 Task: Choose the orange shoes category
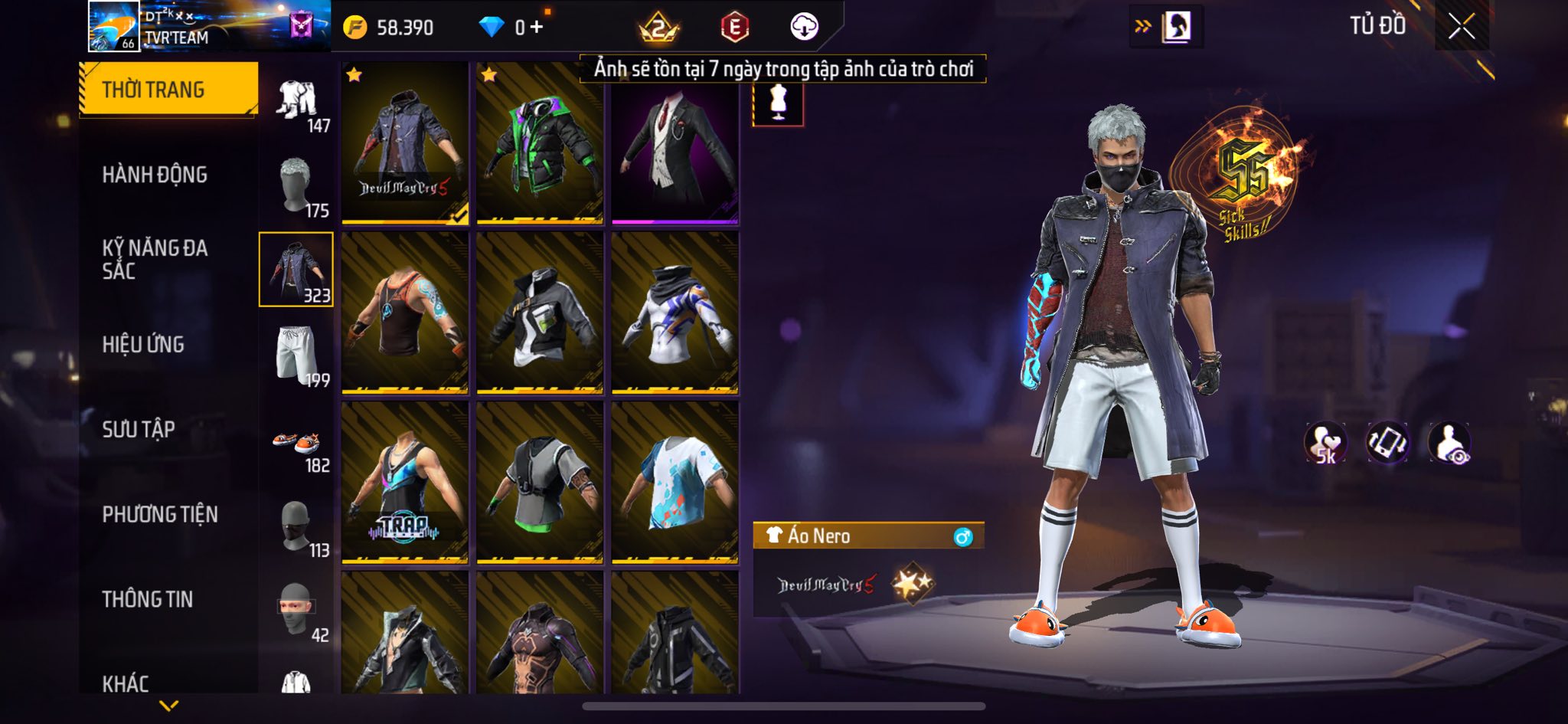pyautogui.click(x=297, y=444)
